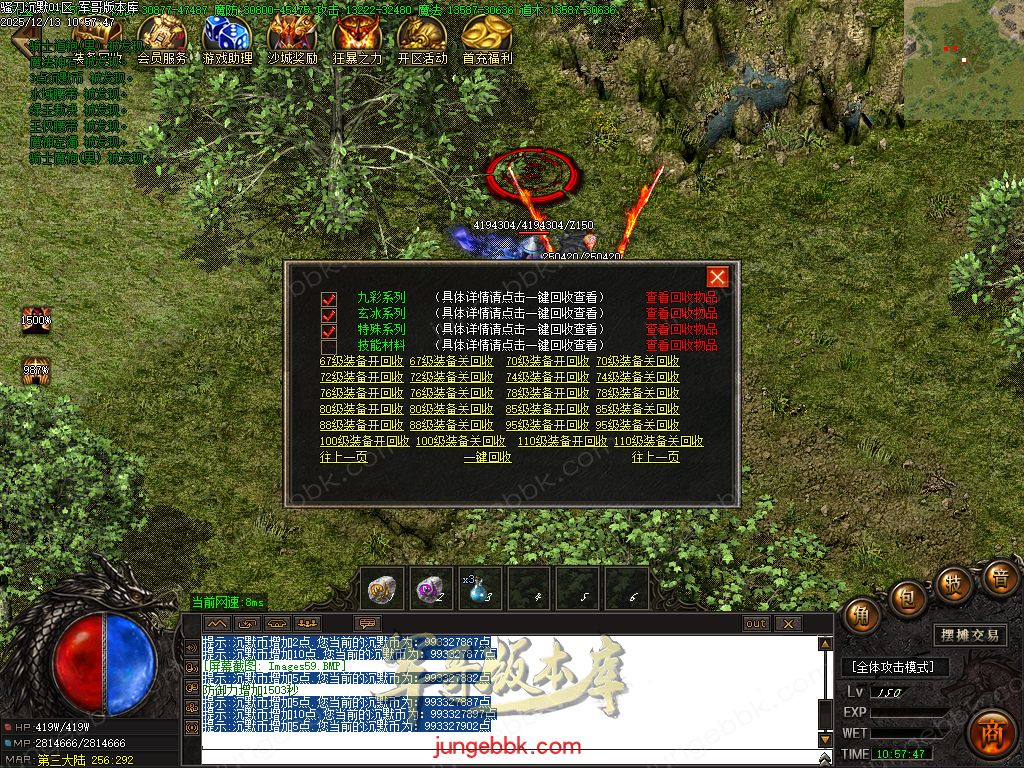Choose 85级装备开回收
1024x768 pixels.
pos(547,409)
